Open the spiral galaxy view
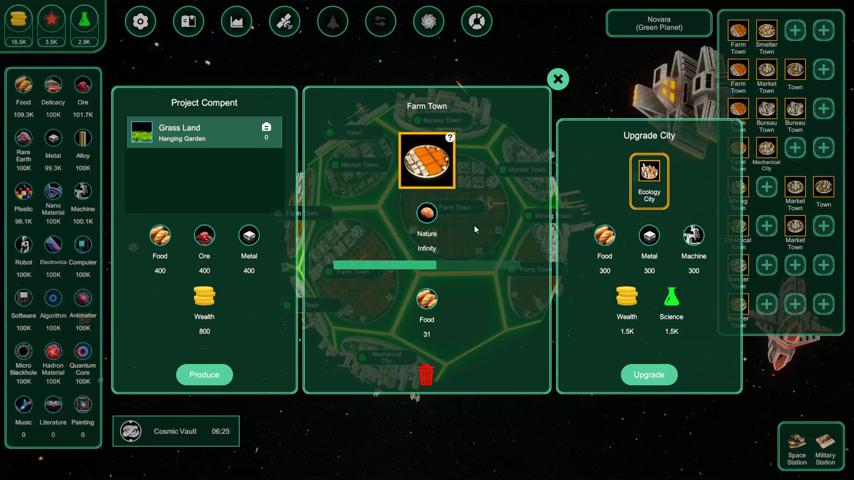854x480 pixels. 429,21
